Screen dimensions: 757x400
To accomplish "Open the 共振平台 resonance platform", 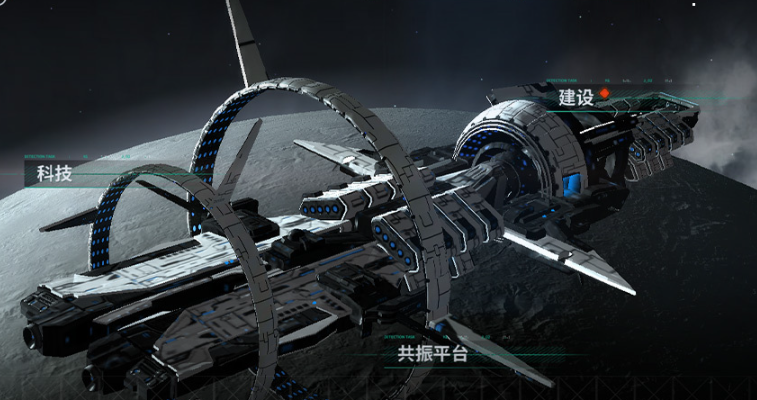I will (x=432, y=352).
